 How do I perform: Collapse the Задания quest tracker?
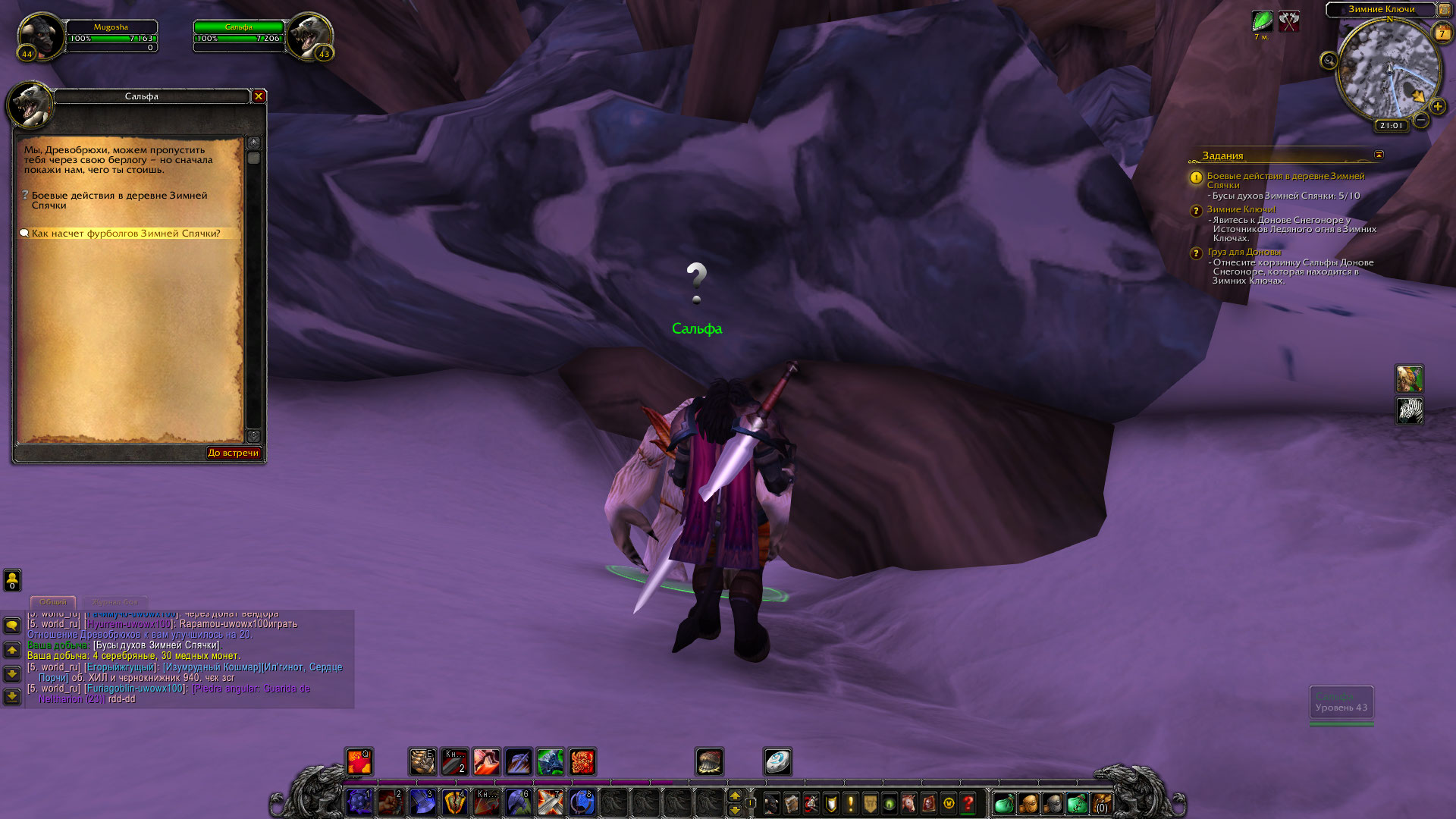(1379, 155)
